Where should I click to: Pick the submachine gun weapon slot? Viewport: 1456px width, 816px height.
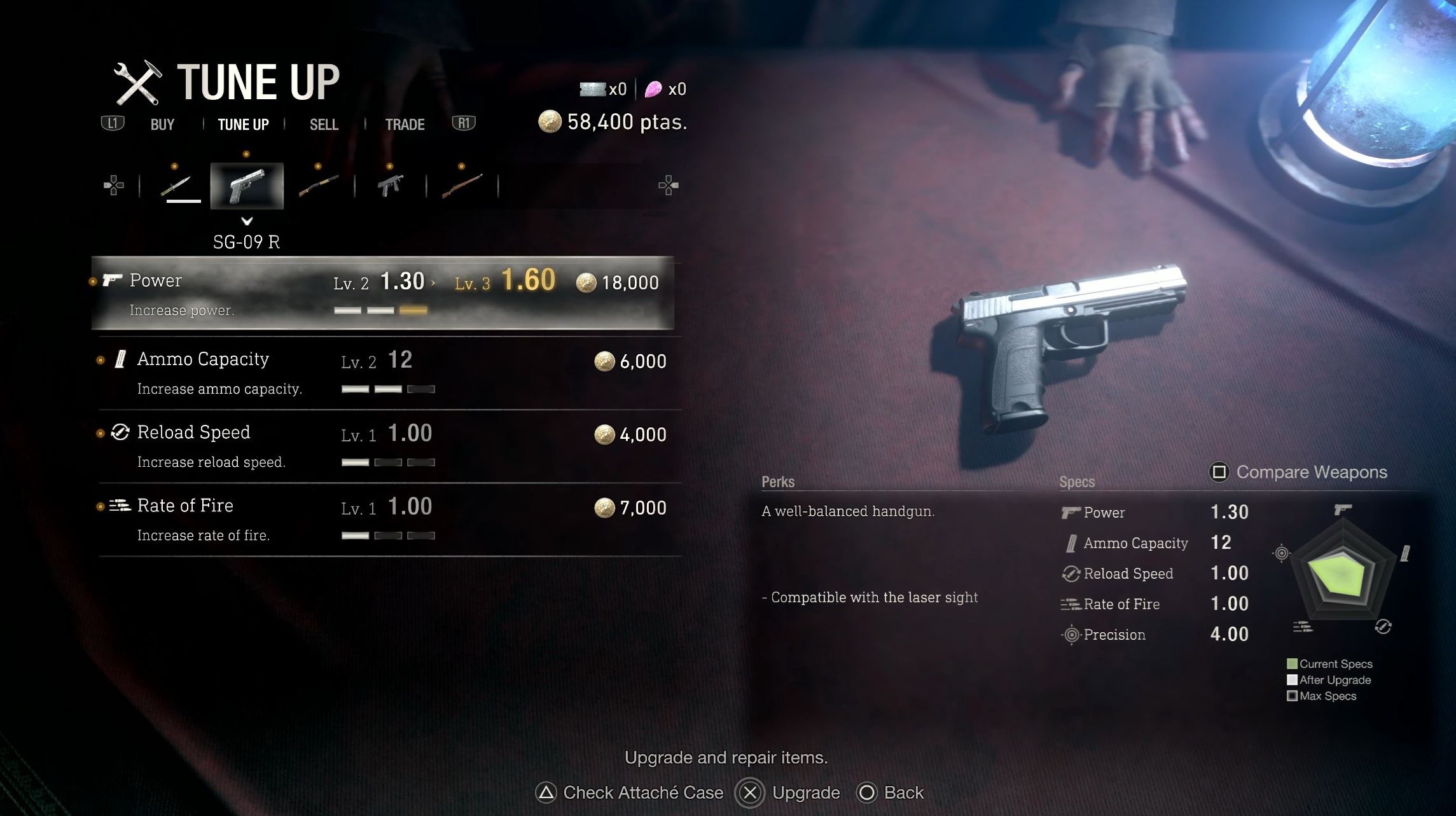click(x=390, y=186)
